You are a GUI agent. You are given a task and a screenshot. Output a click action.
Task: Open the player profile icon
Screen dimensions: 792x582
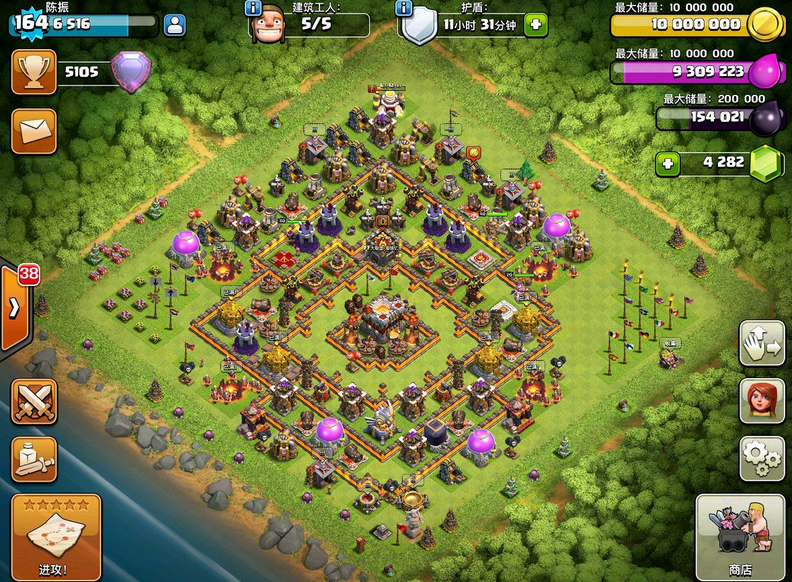173,25
